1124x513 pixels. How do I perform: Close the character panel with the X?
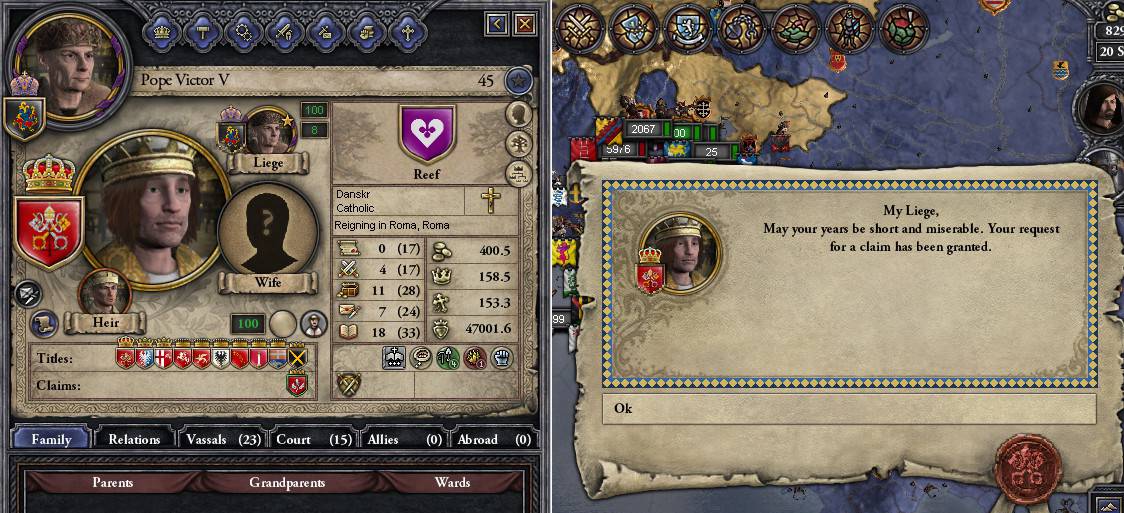pyautogui.click(x=524, y=23)
